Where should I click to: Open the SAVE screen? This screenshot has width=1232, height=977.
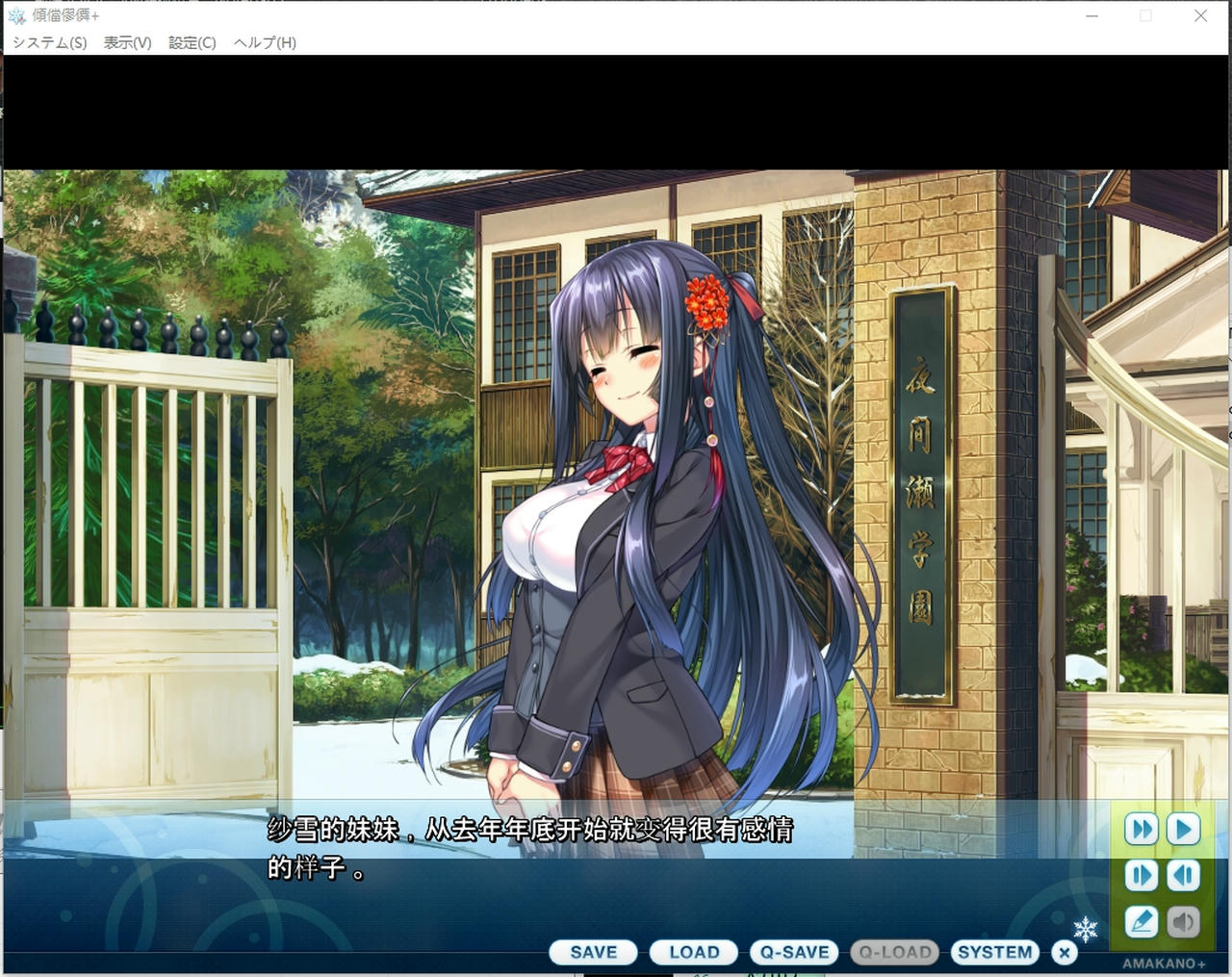[592, 952]
